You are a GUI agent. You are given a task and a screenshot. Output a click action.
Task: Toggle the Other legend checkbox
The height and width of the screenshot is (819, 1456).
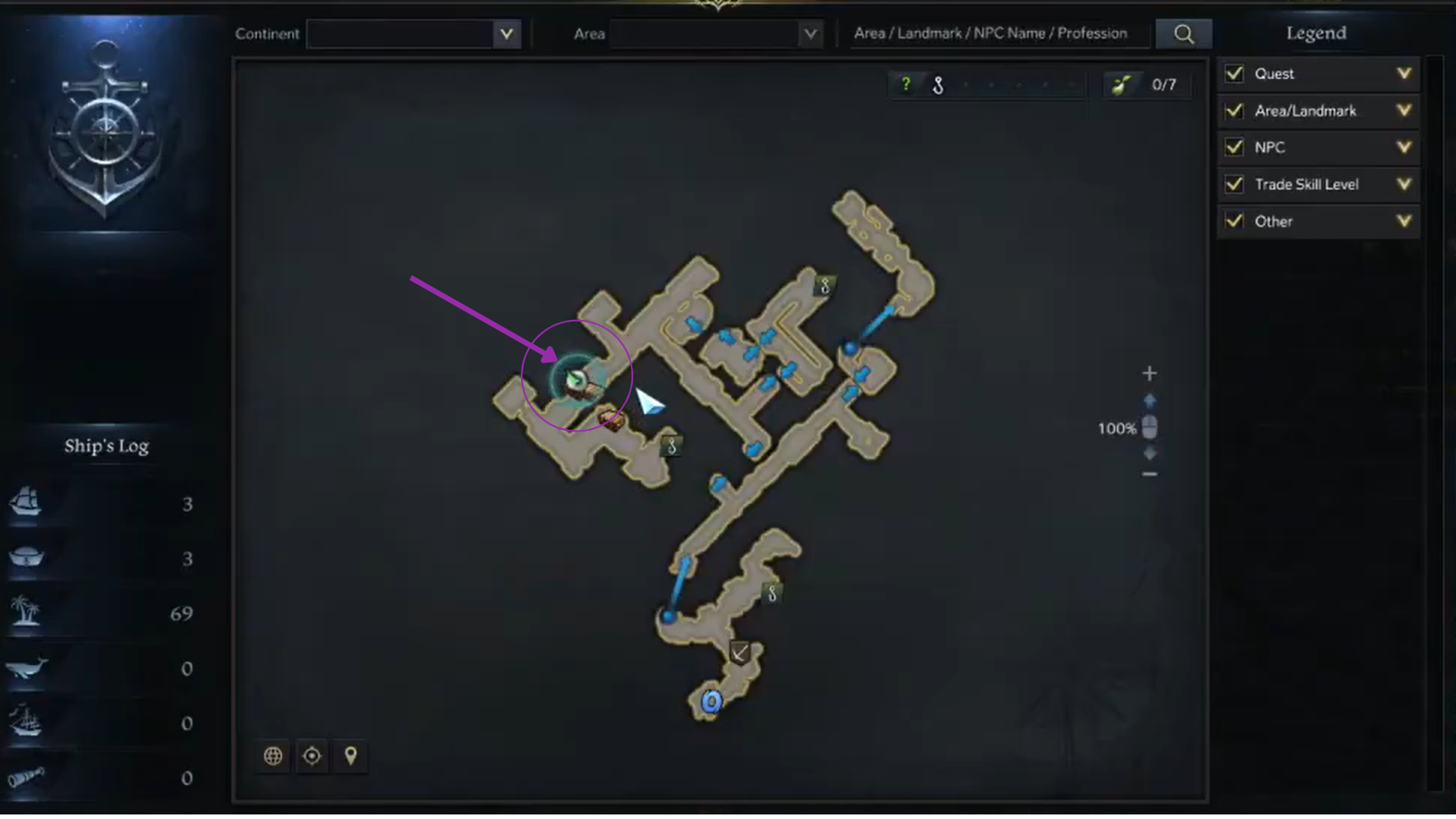[x=1233, y=221]
